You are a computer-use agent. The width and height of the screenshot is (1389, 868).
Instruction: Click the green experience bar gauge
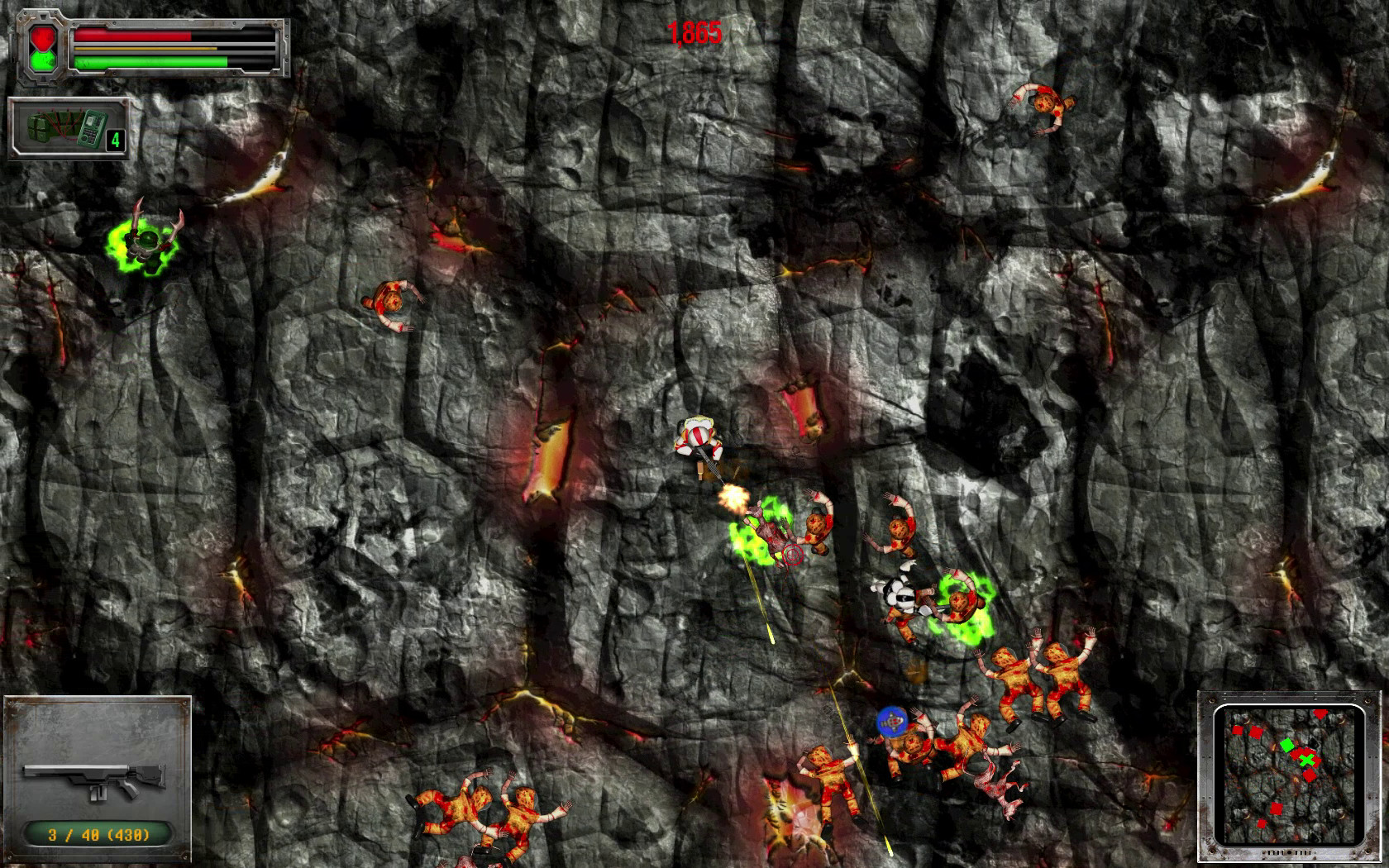click(x=149, y=62)
